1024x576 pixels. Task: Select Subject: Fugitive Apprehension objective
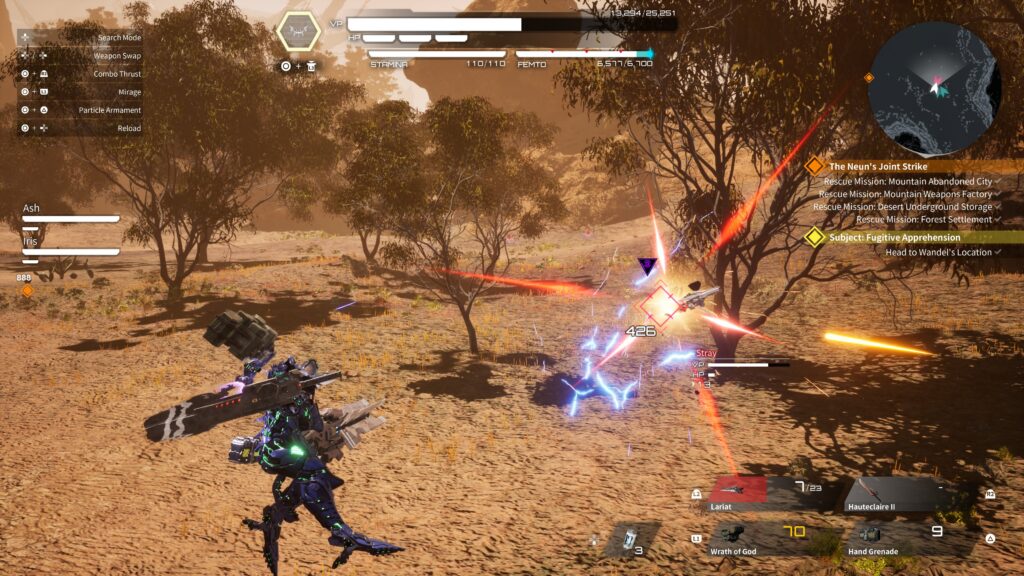(894, 238)
